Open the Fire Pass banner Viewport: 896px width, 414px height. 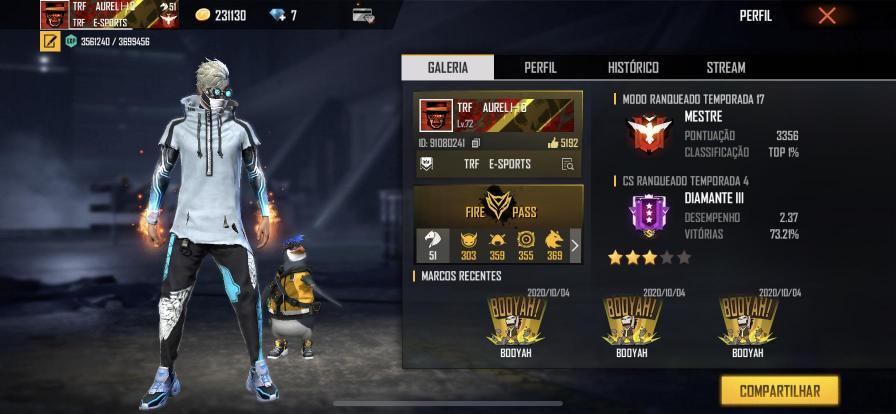[498, 206]
